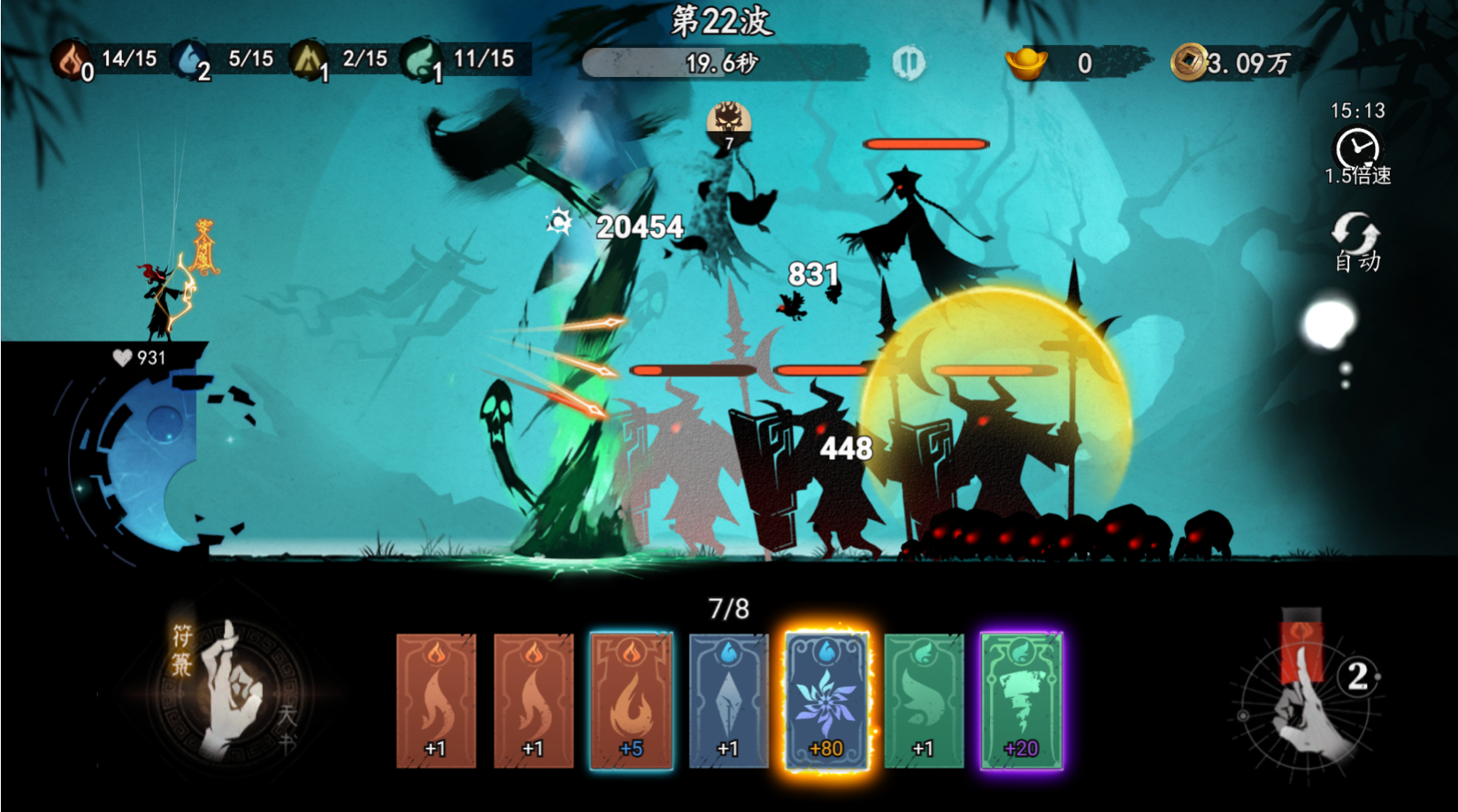Play the purple-bordered tornado card marked +20
Image resolution: width=1458 pixels, height=812 pixels.
(x=1021, y=700)
